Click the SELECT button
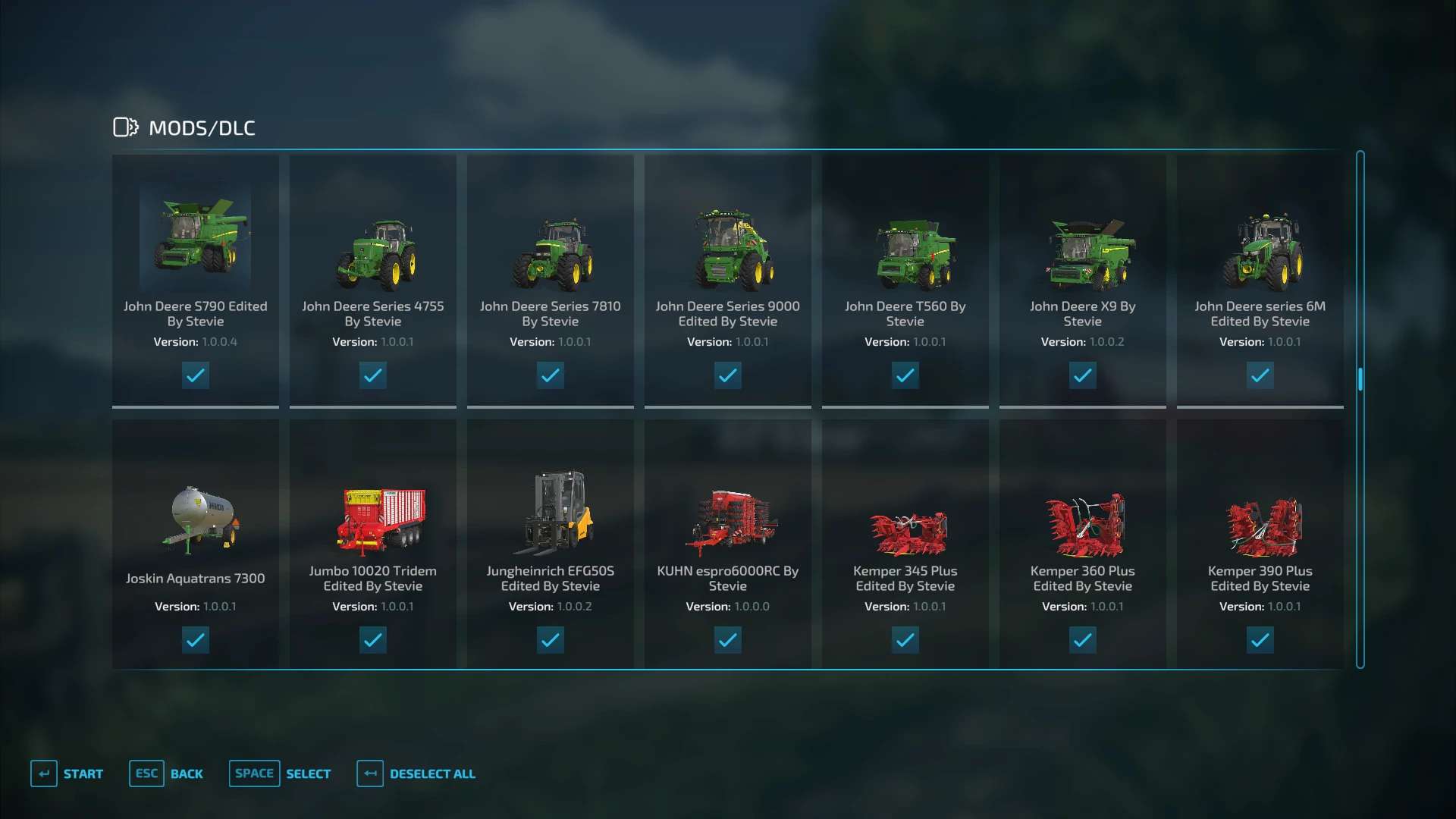The width and height of the screenshot is (1456, 819). (280, 773)
